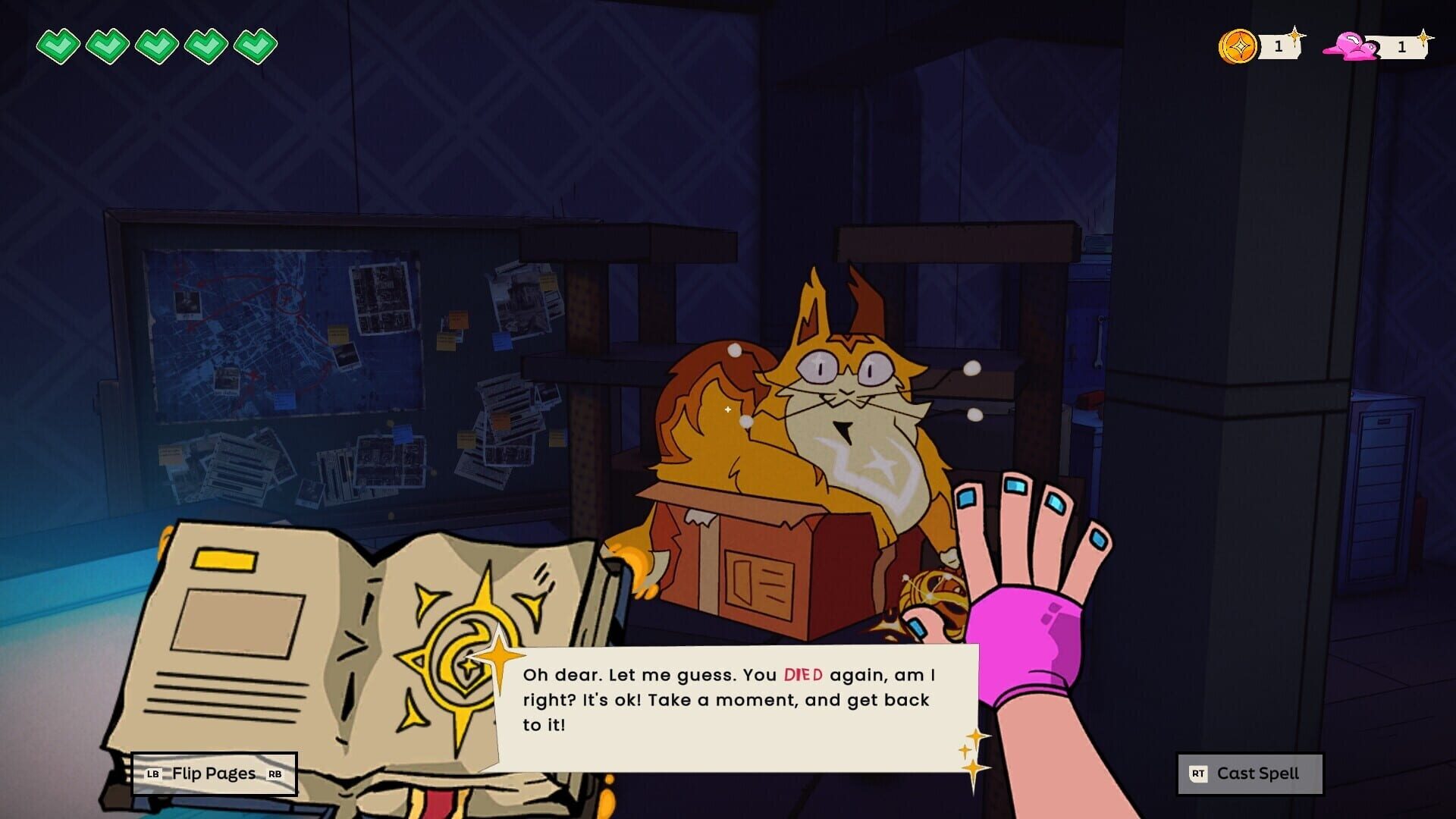
Task: Click the first green heart checkmark
Action: (58, 45)
